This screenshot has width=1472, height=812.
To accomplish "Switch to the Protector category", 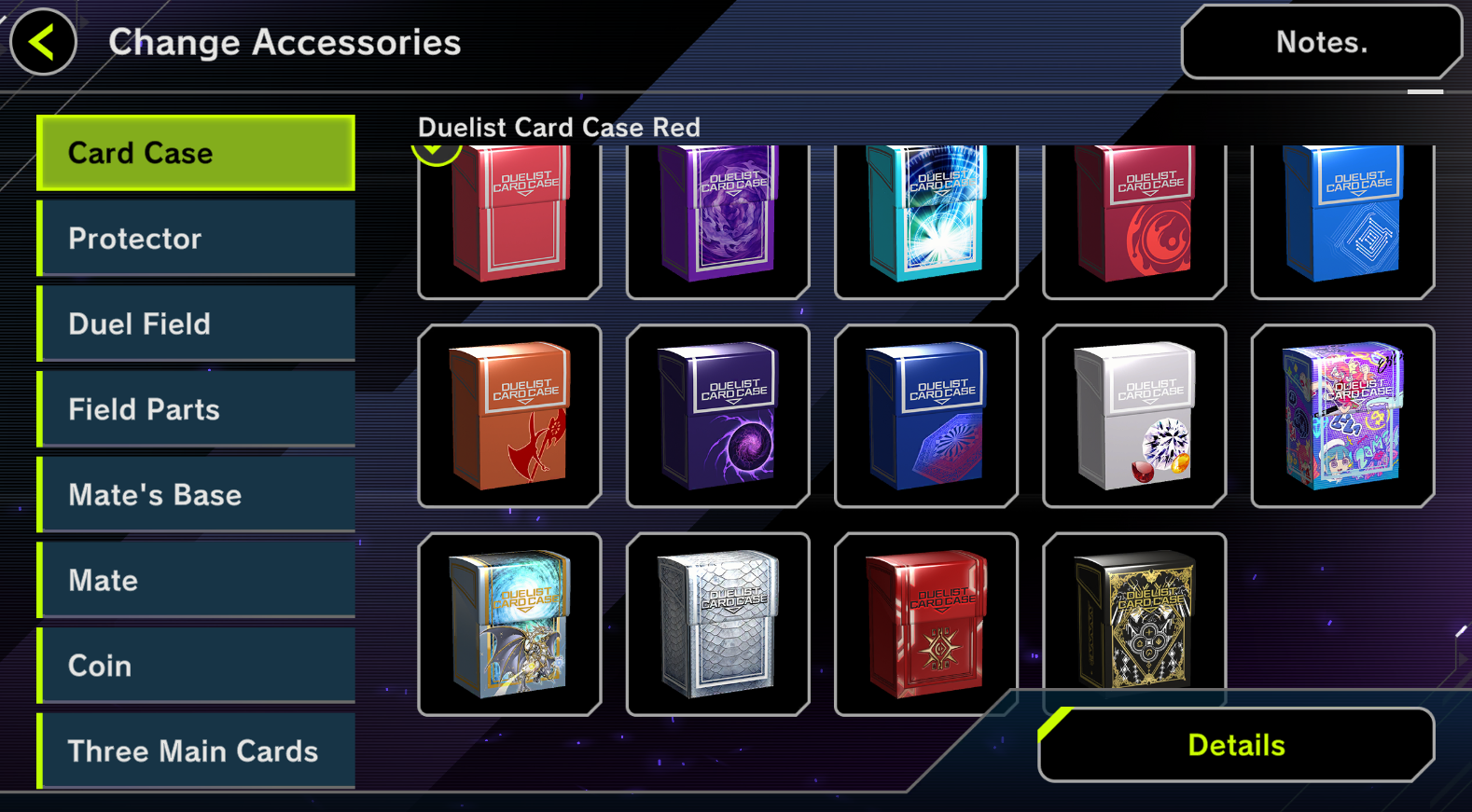I will click(196, 239).
